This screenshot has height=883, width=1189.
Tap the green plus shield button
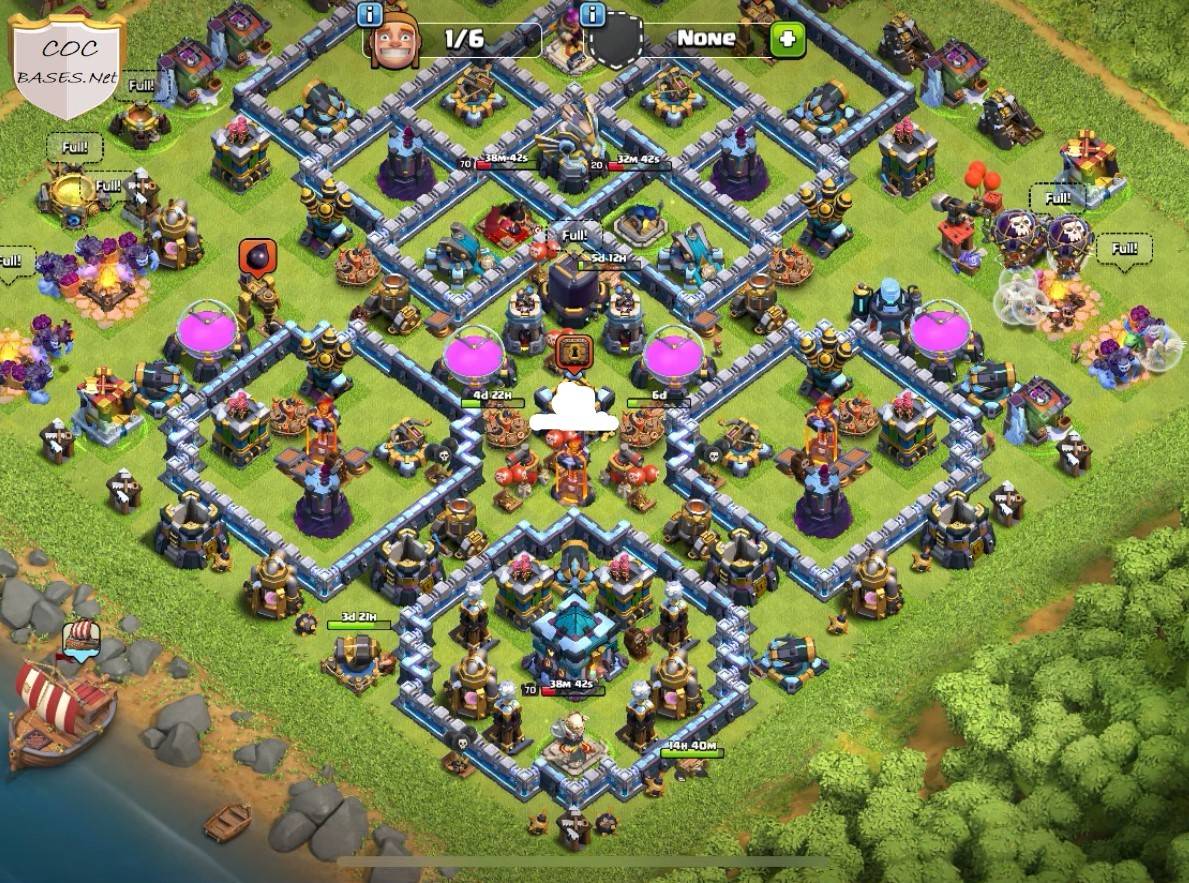(787, 40)
